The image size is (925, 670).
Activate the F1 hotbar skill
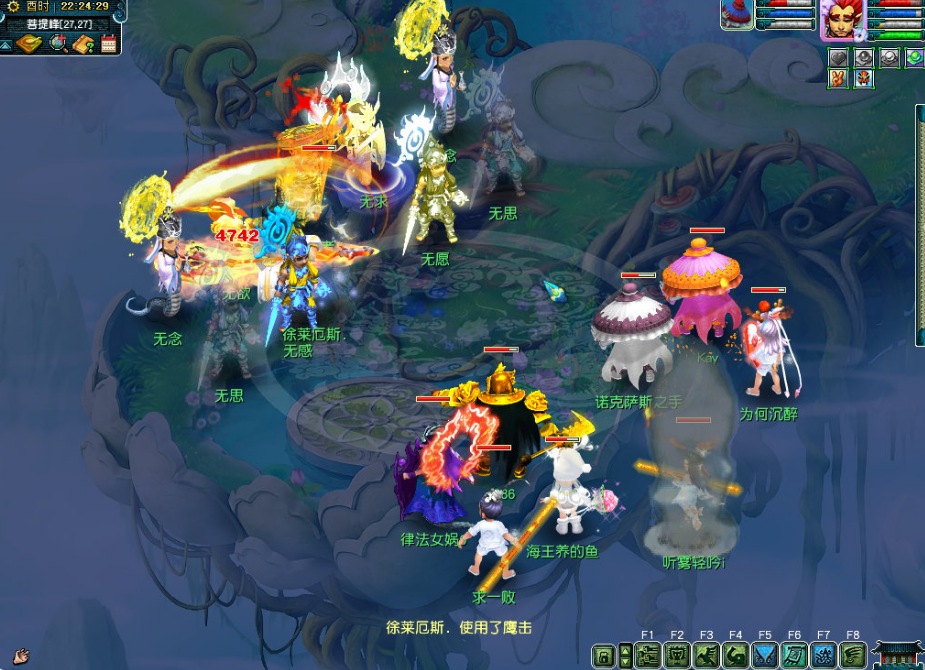point(648,656)
